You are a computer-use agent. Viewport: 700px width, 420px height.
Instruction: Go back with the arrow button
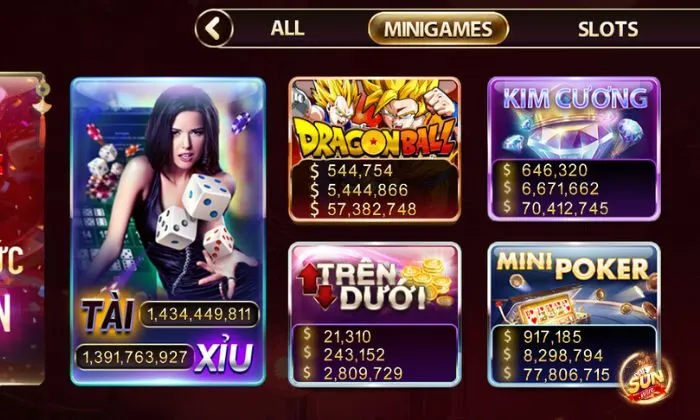pos(213,28)
